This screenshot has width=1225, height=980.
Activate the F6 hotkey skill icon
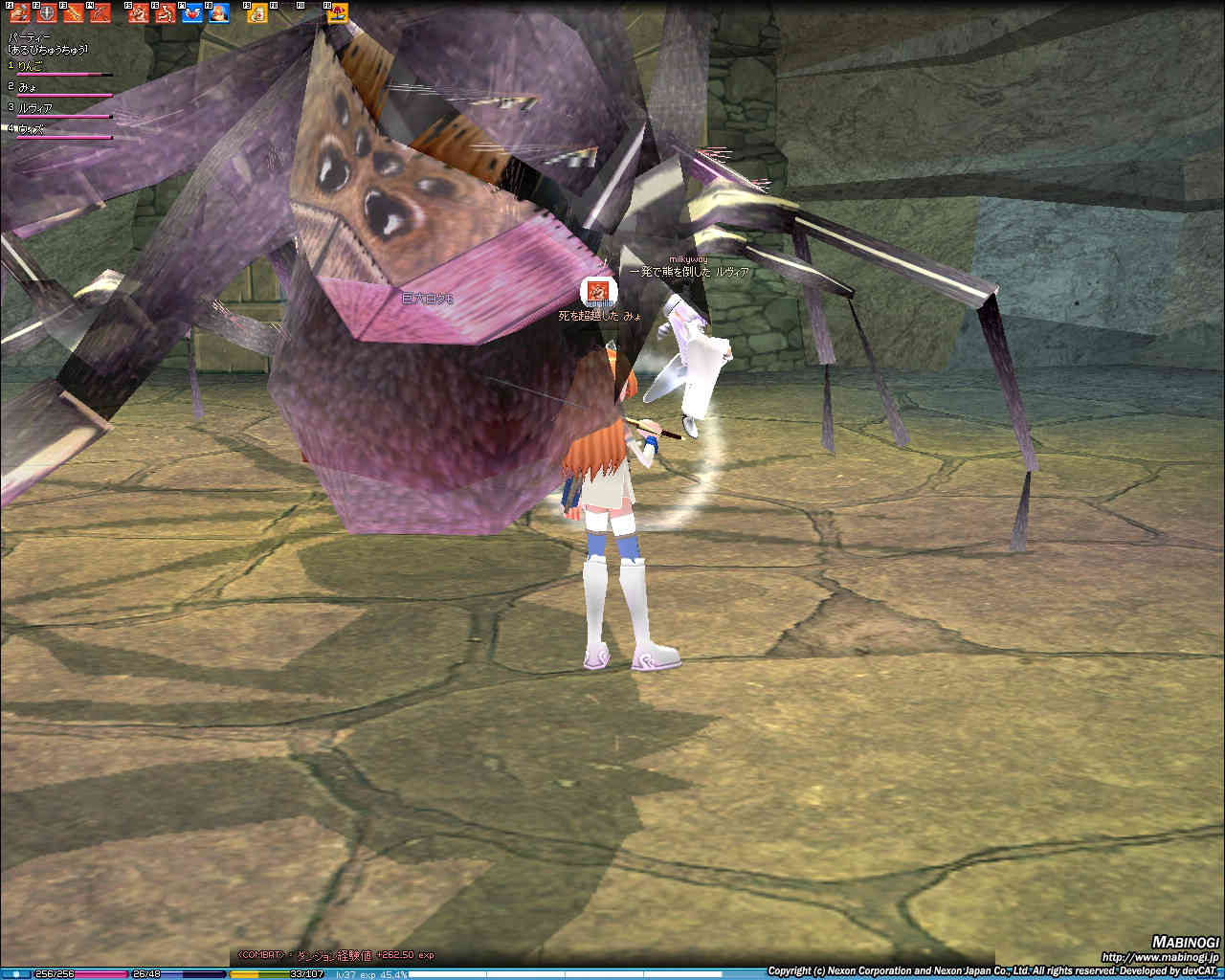(167, 13)
